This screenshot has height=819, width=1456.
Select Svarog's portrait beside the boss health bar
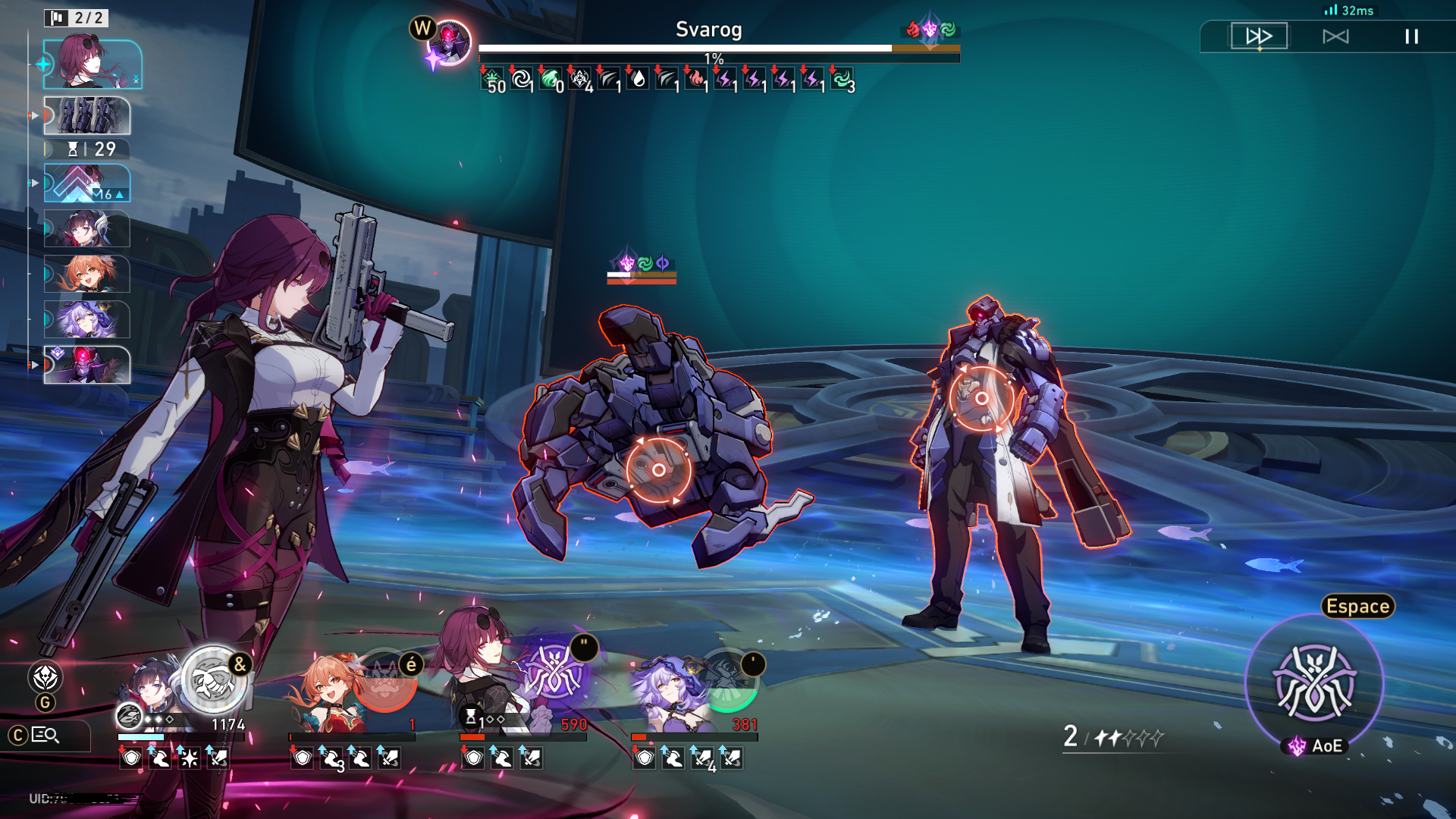(449, 42)
